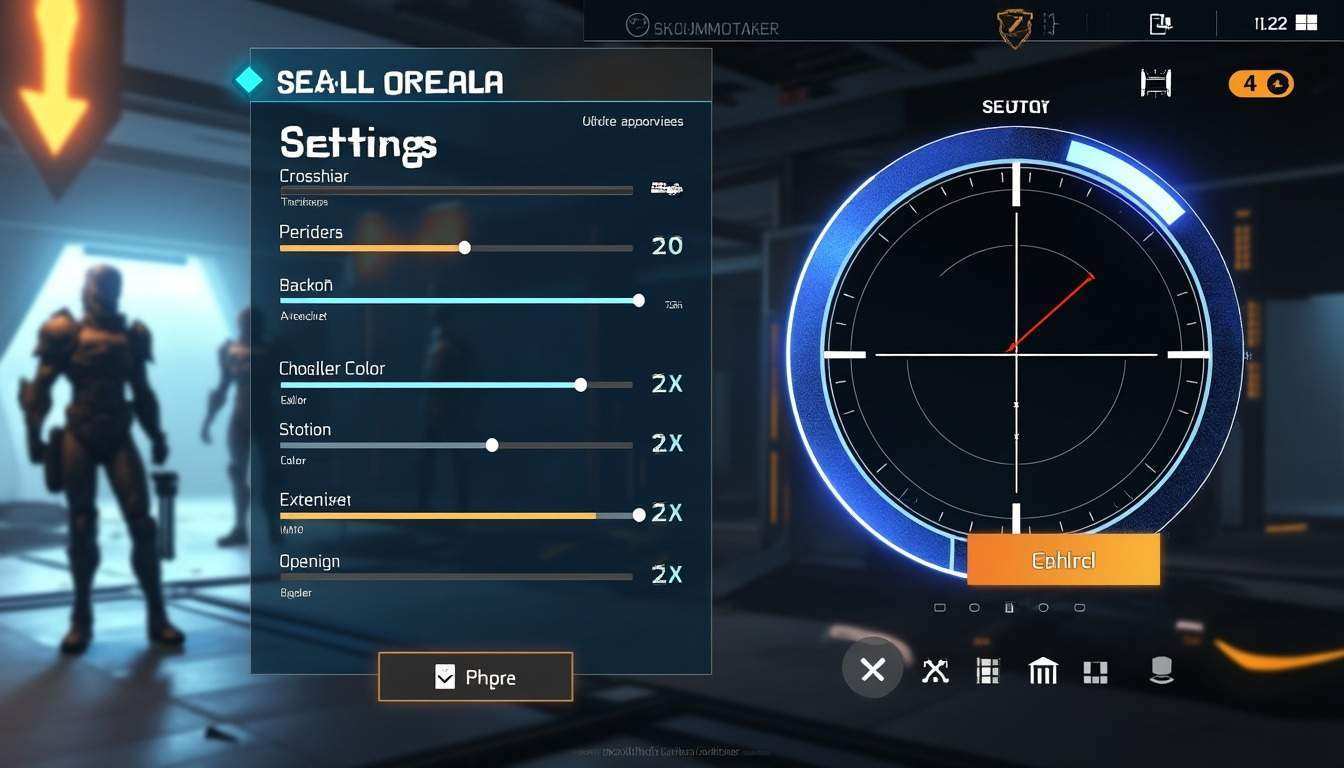The width and height of the screenshot is (1344, 768).
Task: Click the crosshair preview dial
Action: tap(1015, 354)
